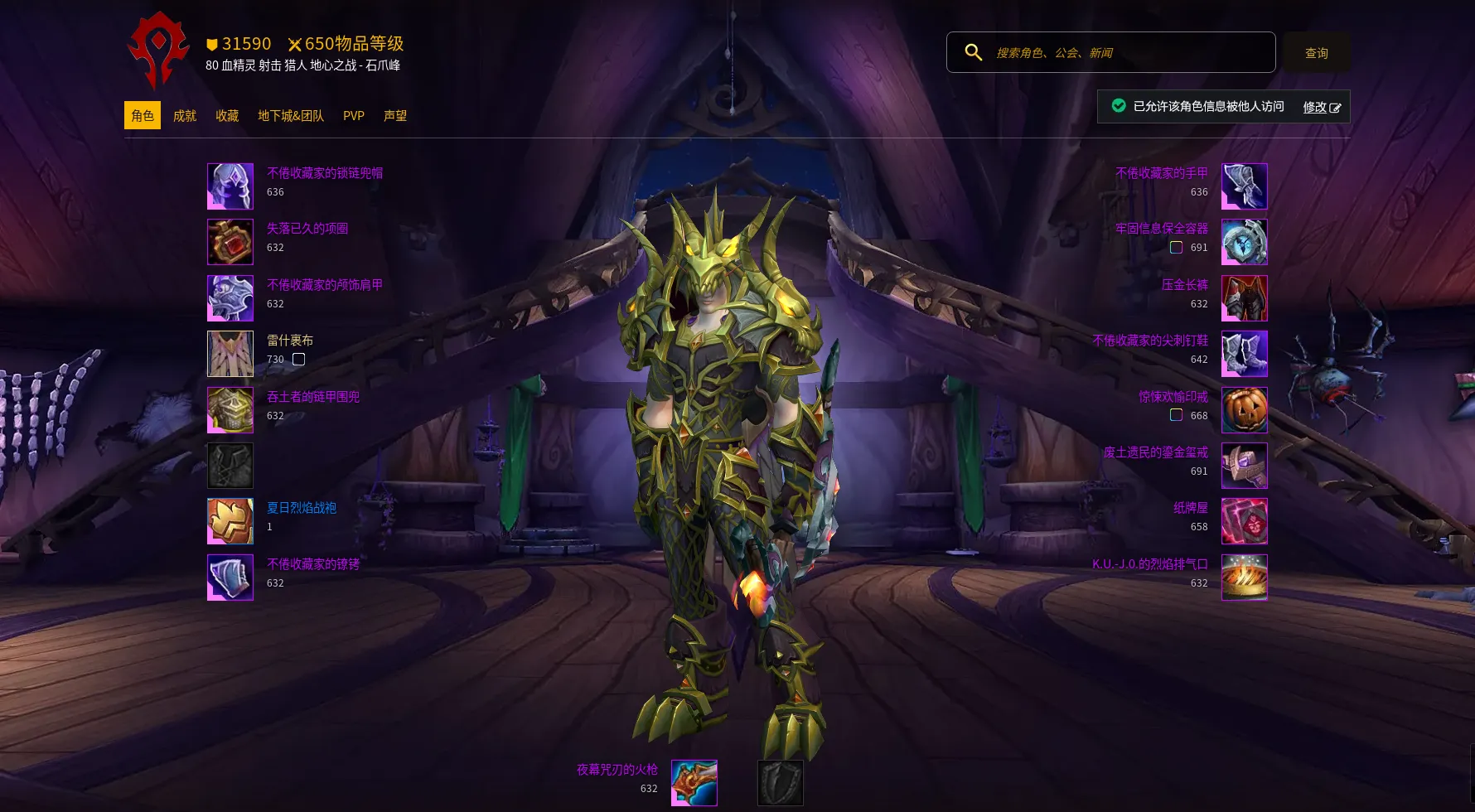Click the 惊悚欢愉印戒 pumpkin ring icon
Screen dimensions: 1475x812
coord(1244,409)
